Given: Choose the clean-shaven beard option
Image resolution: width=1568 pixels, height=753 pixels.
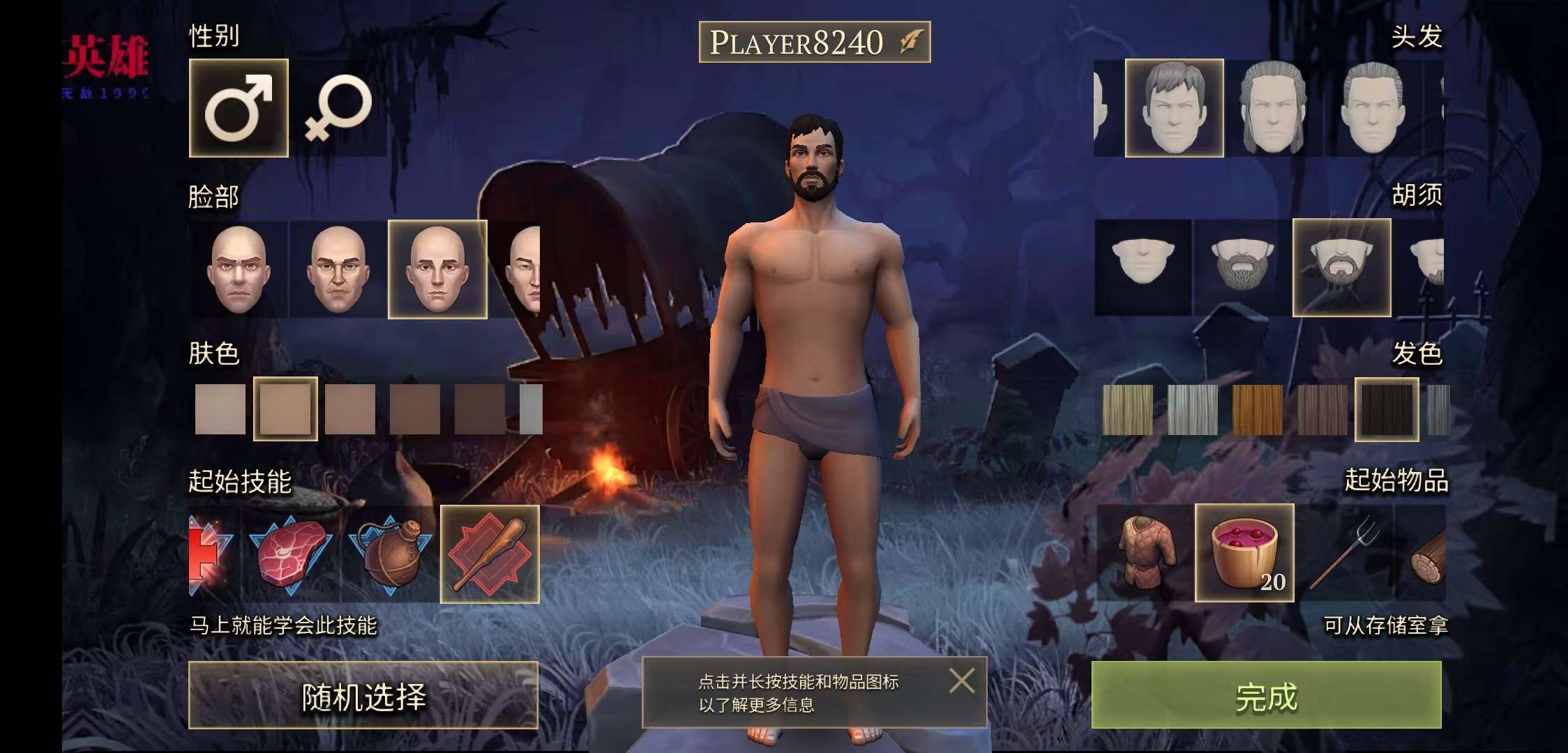Looking at the screenshot, I should click(x=1143, y=267).
